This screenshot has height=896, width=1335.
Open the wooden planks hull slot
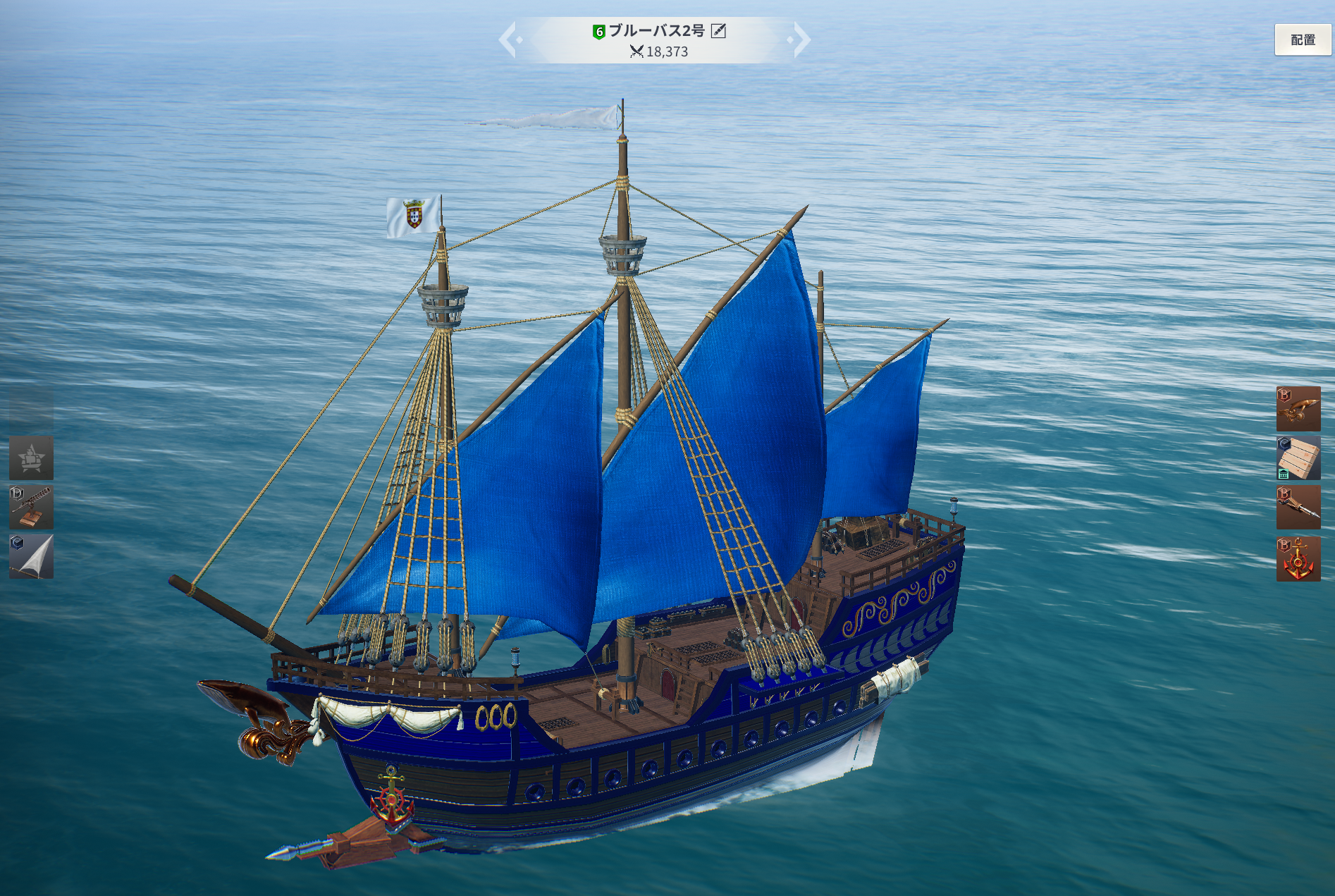pyautogui.click(x=1298, y=458)
